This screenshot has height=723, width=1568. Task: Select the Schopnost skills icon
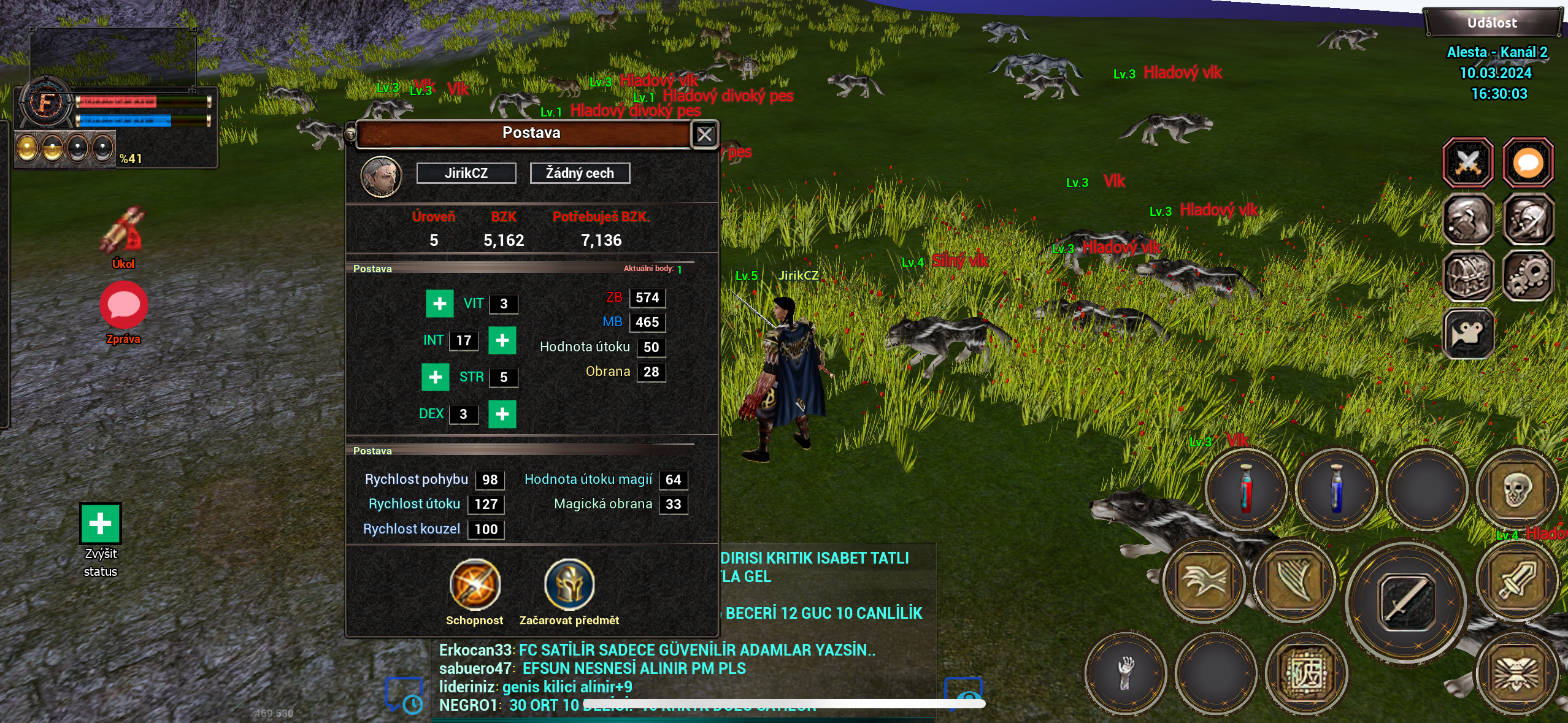point(475,586)
